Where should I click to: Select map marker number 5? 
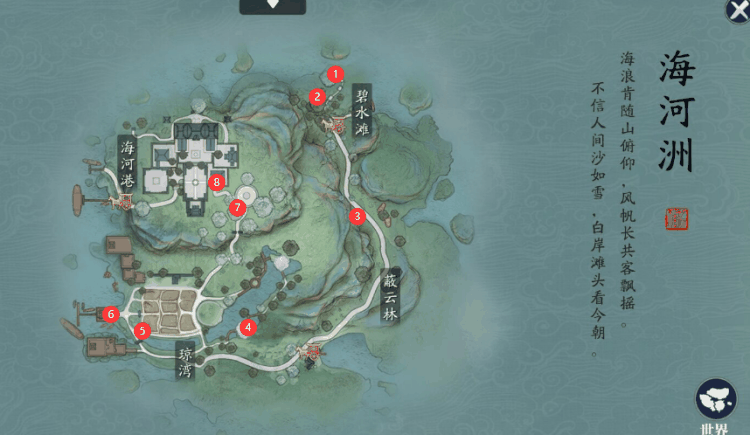click(142, 330)
